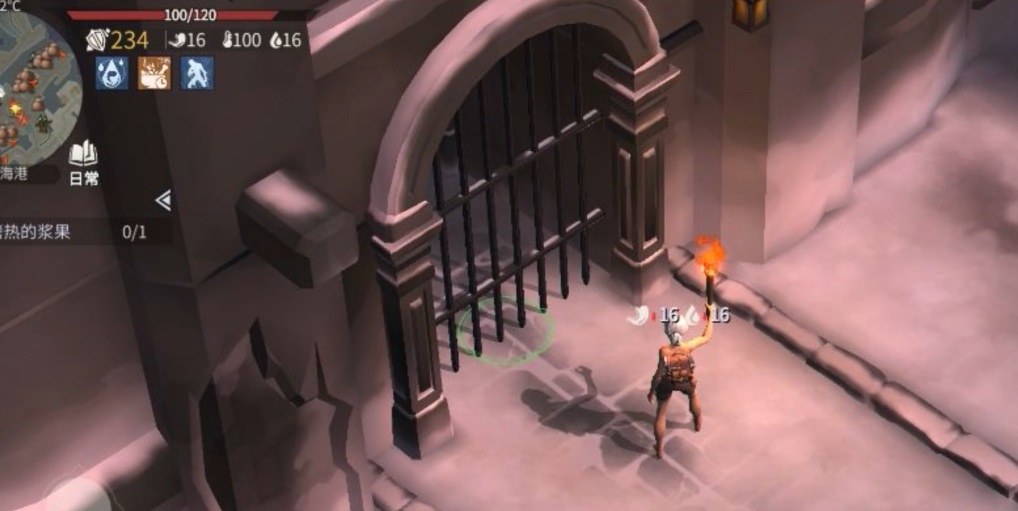This screenshot has height=511, width=1018.
Task: Open the 日常 daily book icon
Action: (83, 160)
